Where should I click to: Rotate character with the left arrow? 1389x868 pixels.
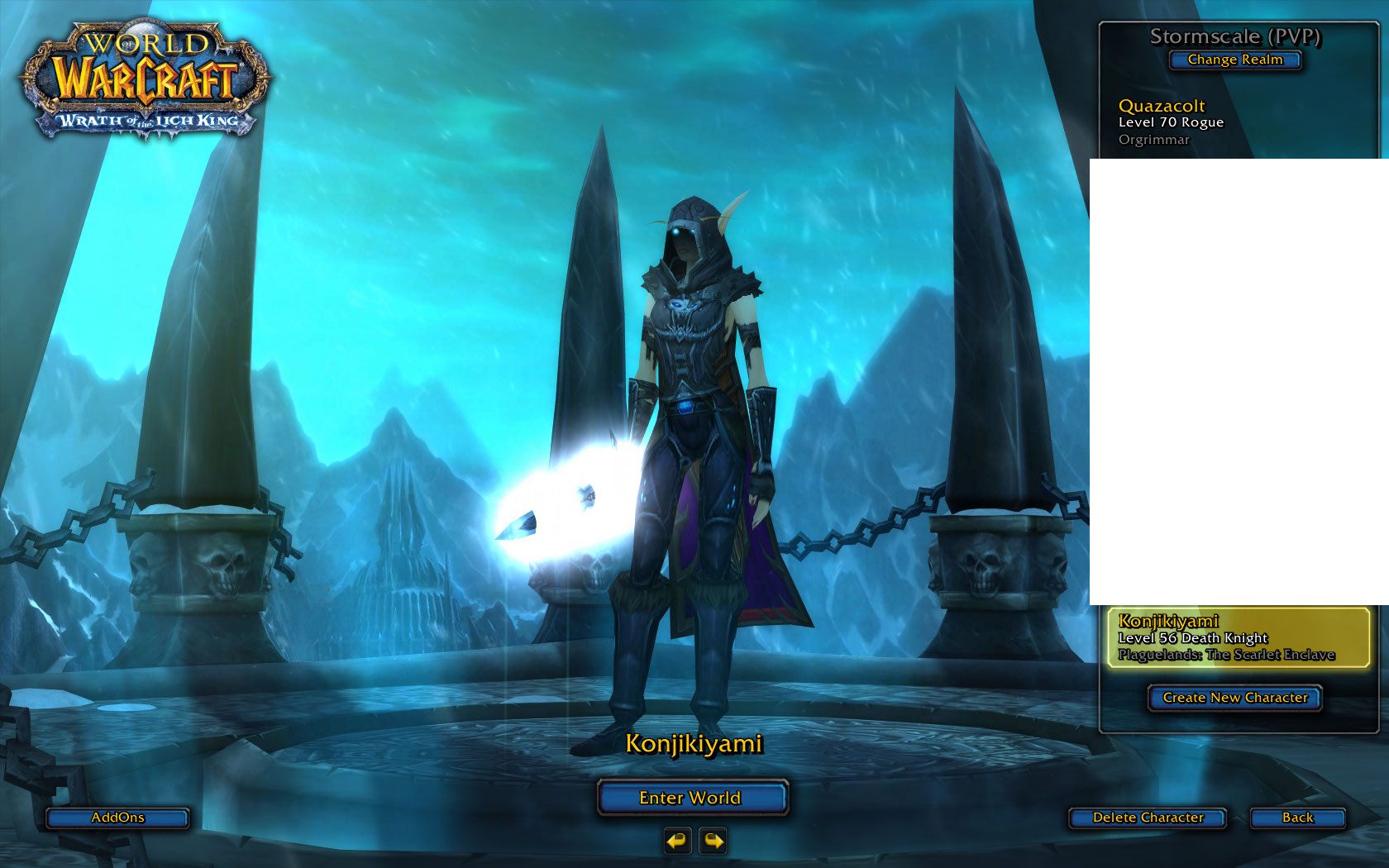click(677, 842)
